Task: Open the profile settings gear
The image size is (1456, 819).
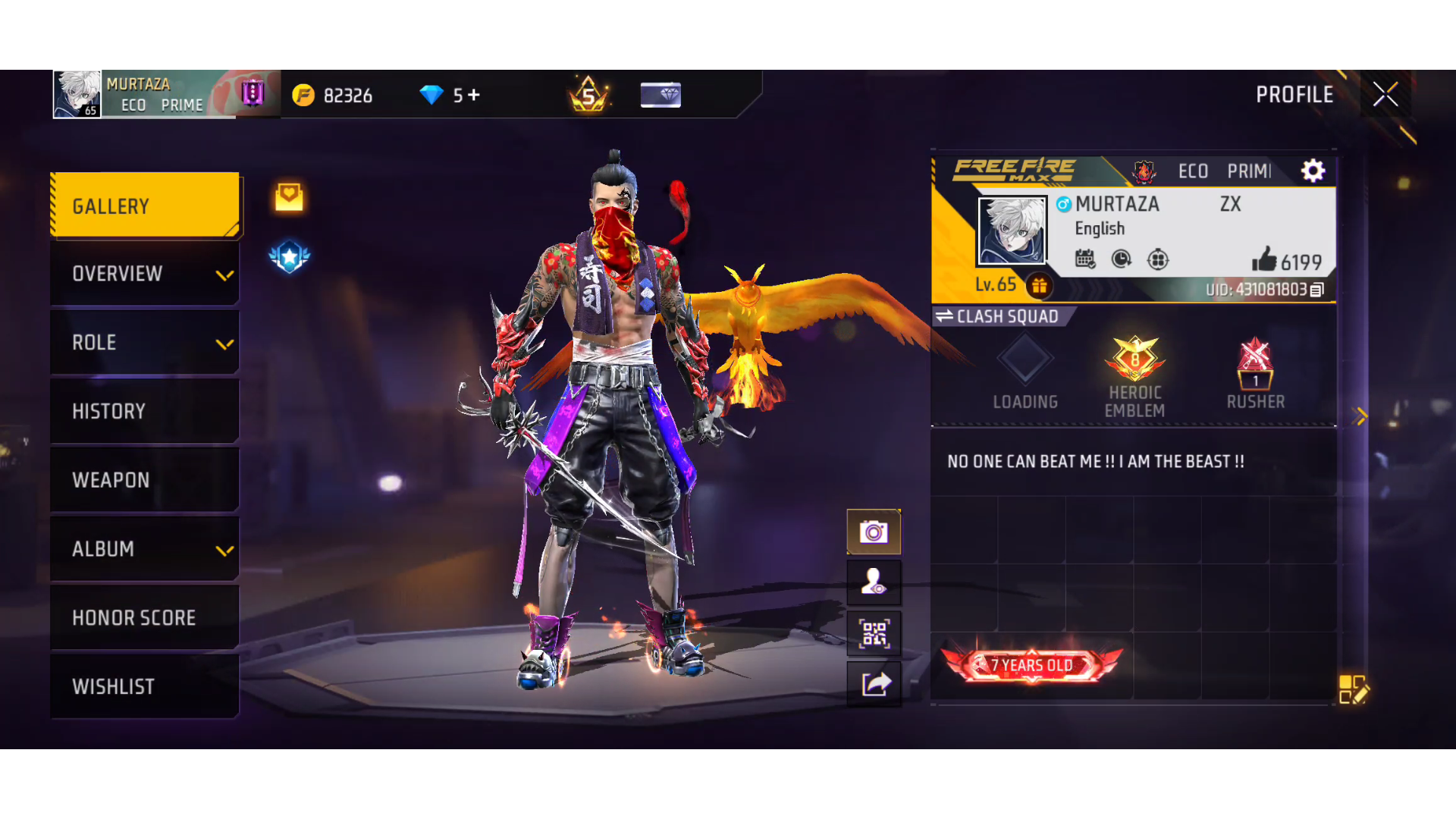Action: click(x=1313, y=171)
